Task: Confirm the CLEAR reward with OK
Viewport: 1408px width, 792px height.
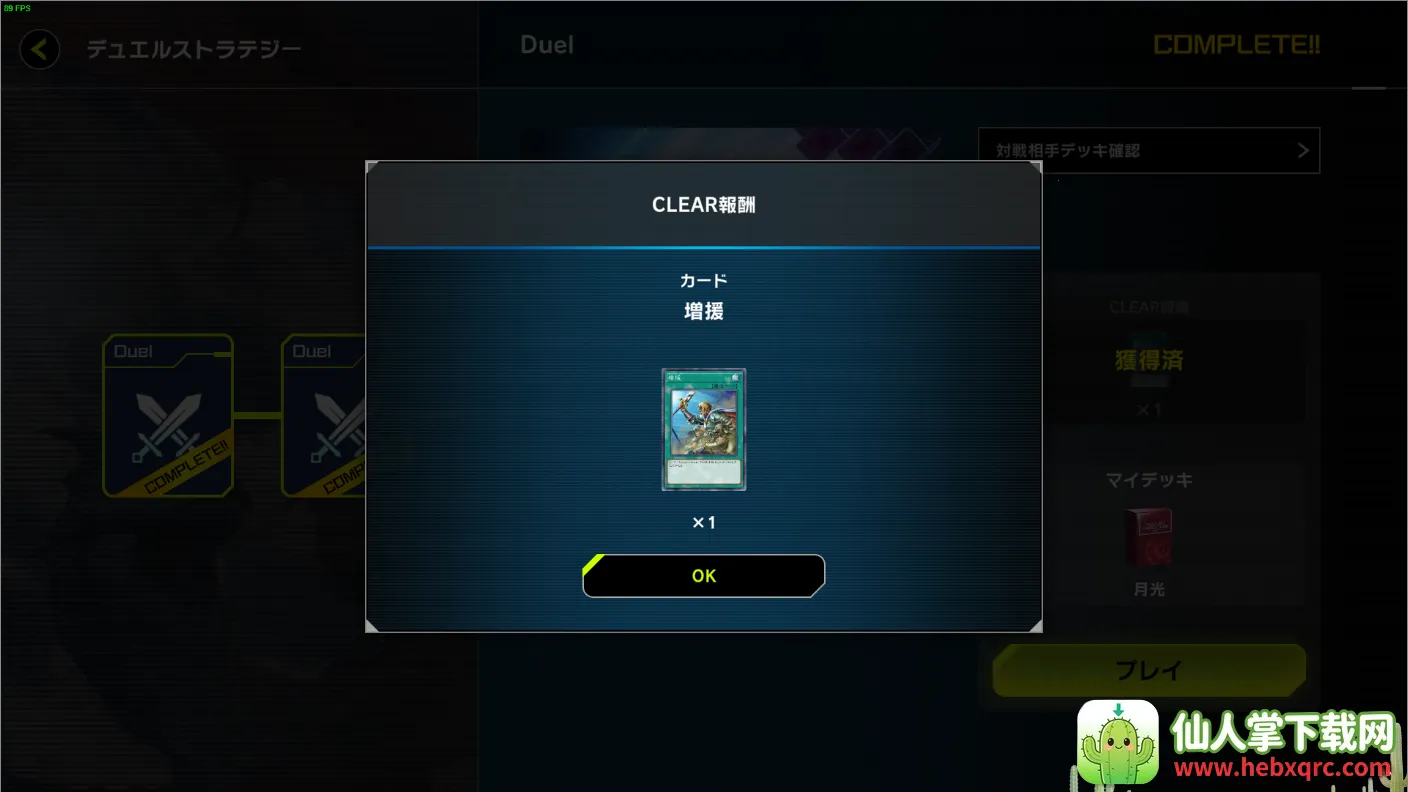Action: [x=703, y=576]
